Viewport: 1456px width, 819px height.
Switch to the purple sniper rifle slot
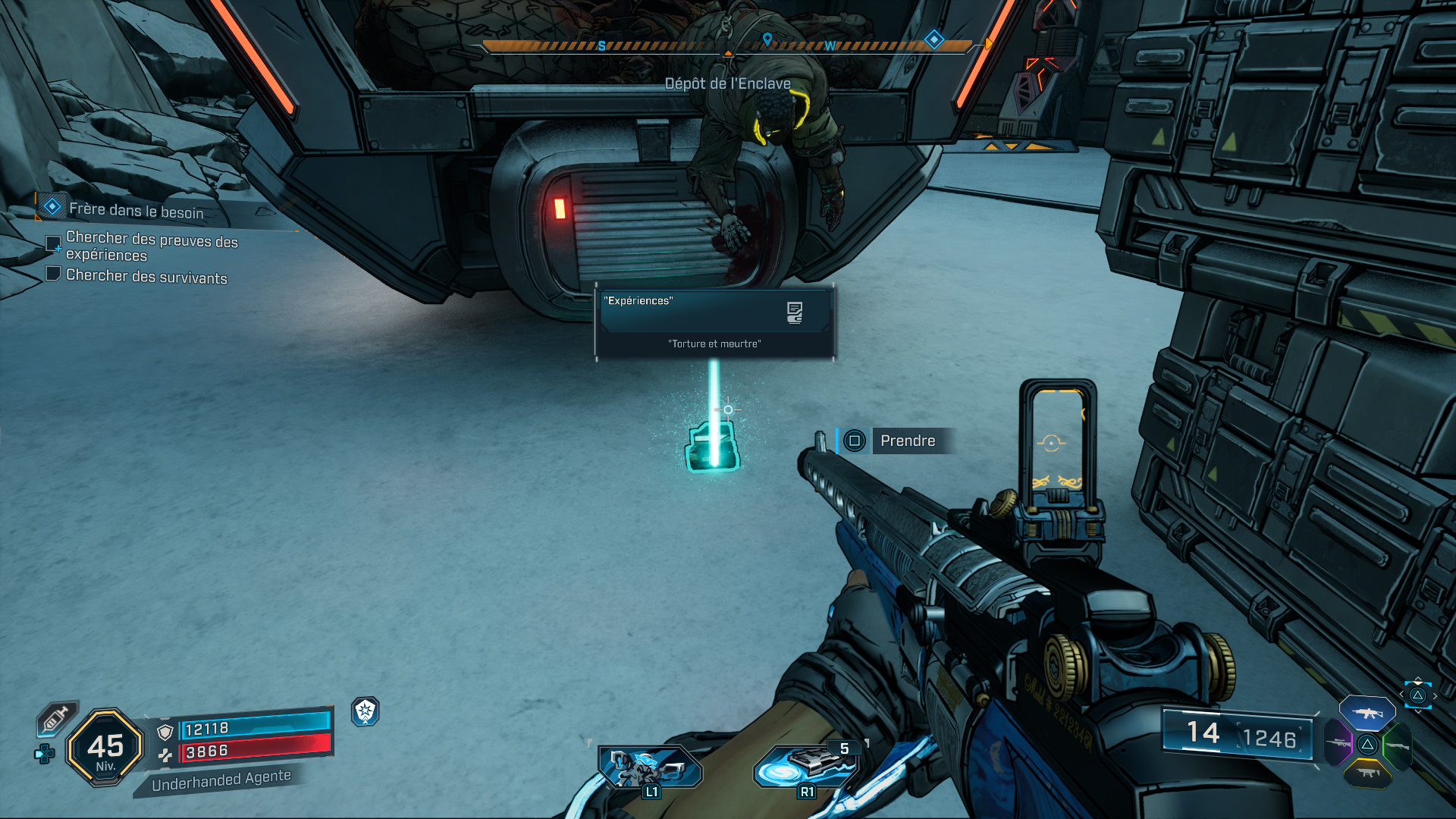point(1338,743)
